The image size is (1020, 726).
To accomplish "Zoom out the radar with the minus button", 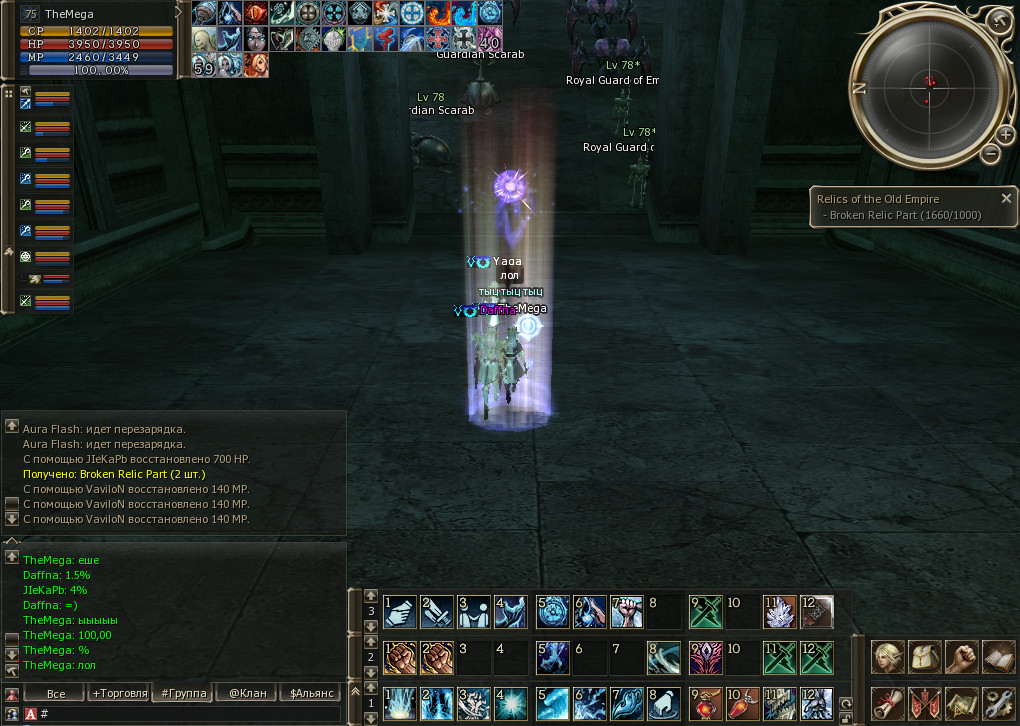I will click(990, 154).
